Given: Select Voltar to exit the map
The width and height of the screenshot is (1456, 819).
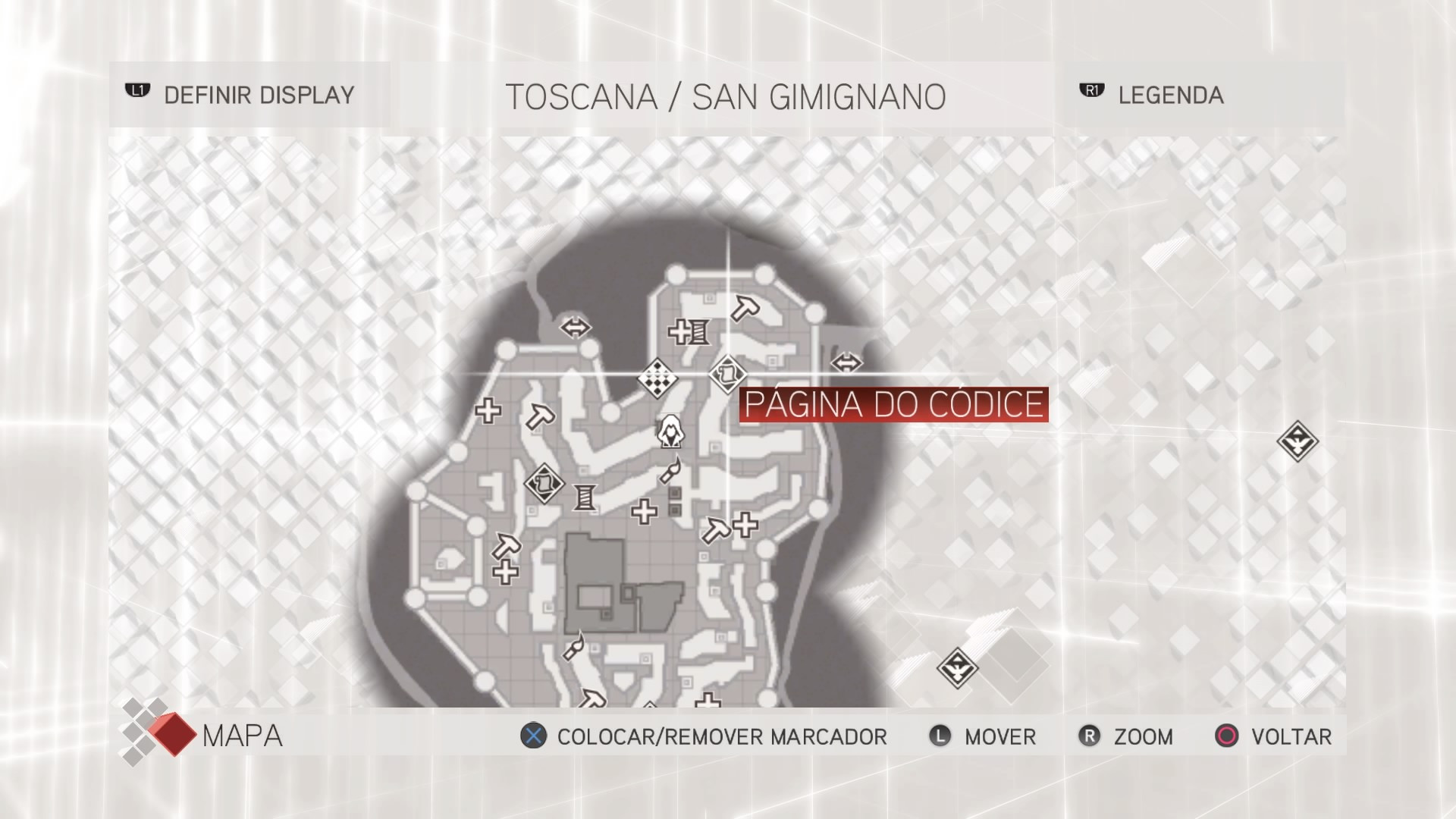Looking at the screenshot, I should [1274, 736].
